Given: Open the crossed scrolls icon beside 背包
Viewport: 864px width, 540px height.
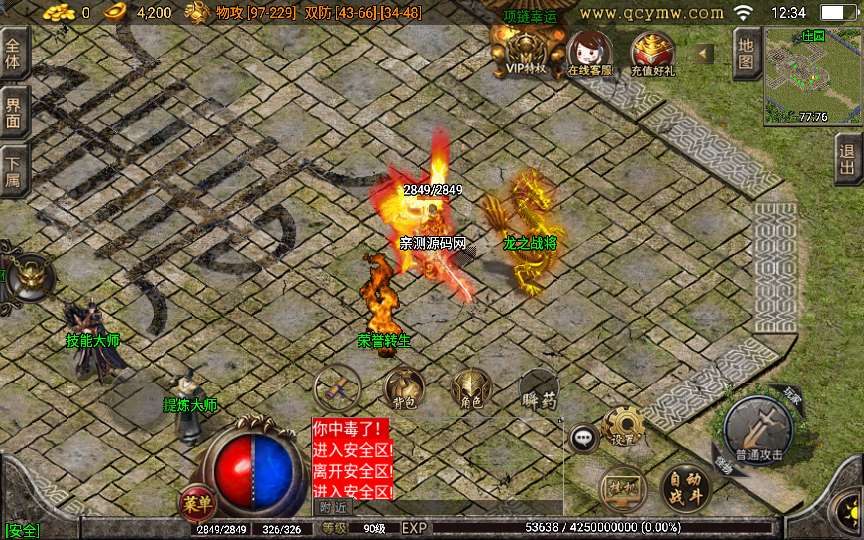Looking at the screenshot, I should (x=337, y=387).
